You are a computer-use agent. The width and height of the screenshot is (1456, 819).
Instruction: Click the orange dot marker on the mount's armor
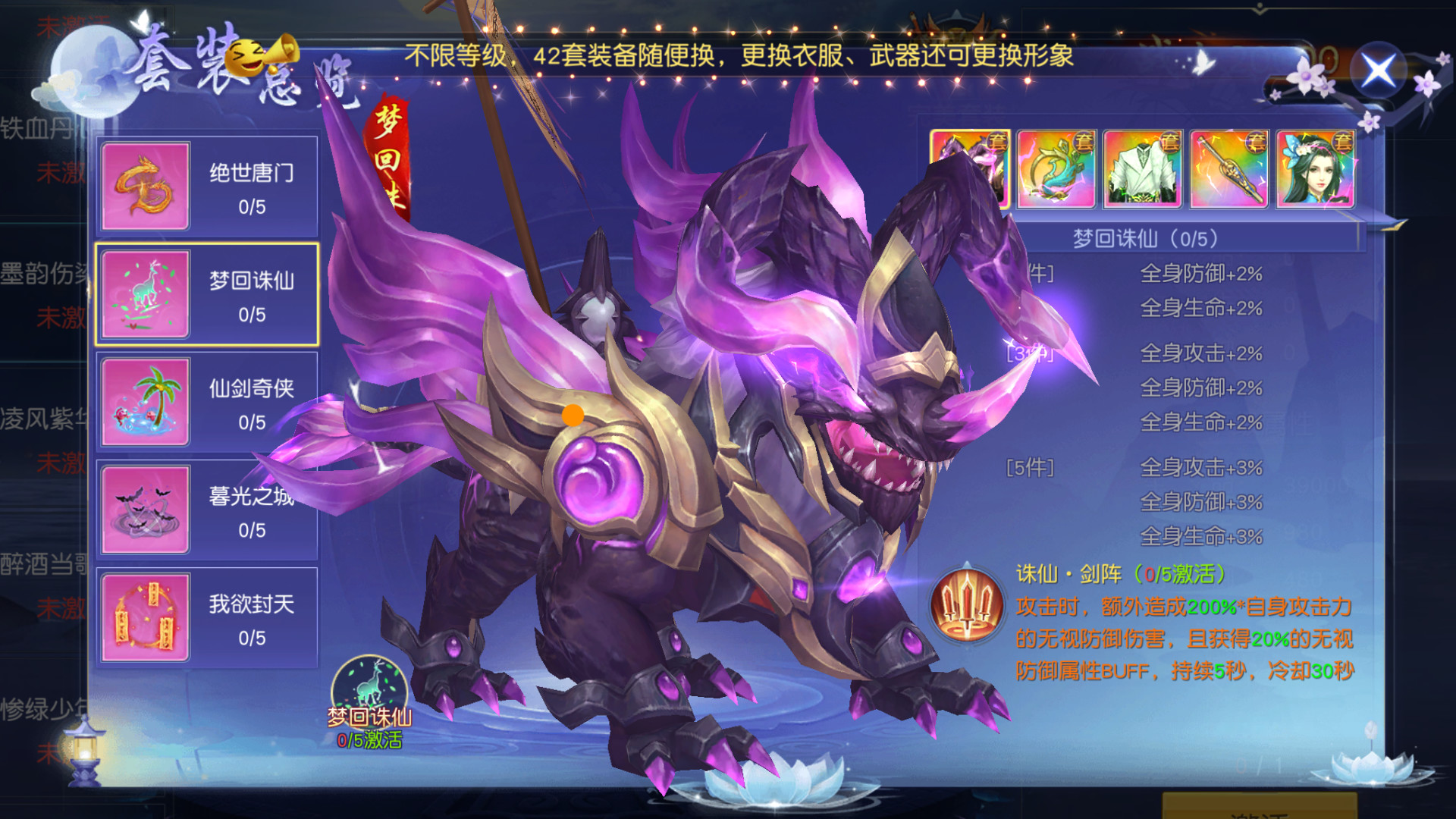coord(573,415)
